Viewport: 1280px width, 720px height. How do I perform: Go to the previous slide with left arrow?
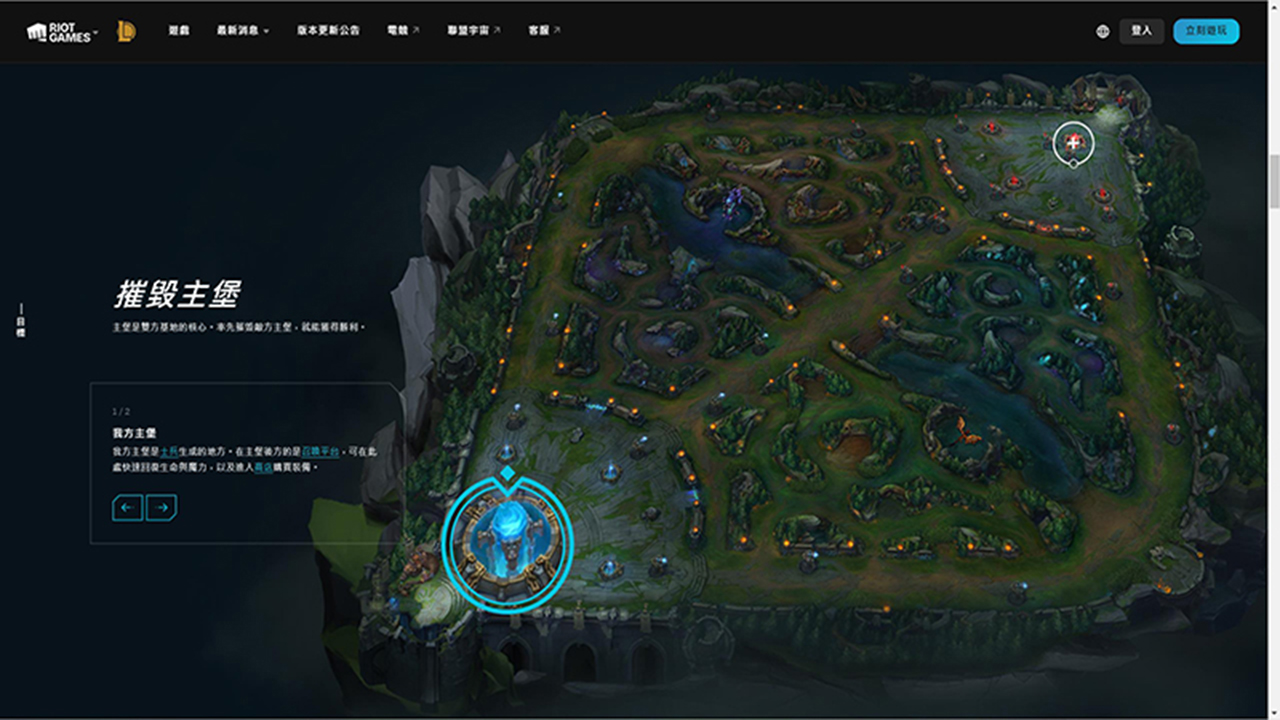(x=127, y=508)
